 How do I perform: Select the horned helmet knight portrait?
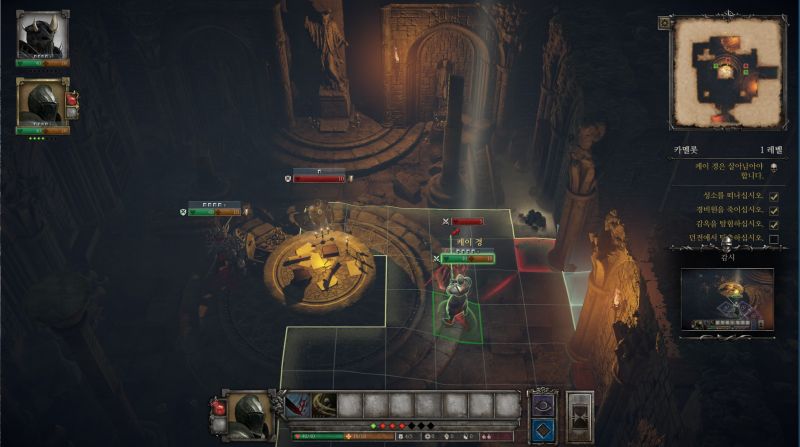[42, 36]
